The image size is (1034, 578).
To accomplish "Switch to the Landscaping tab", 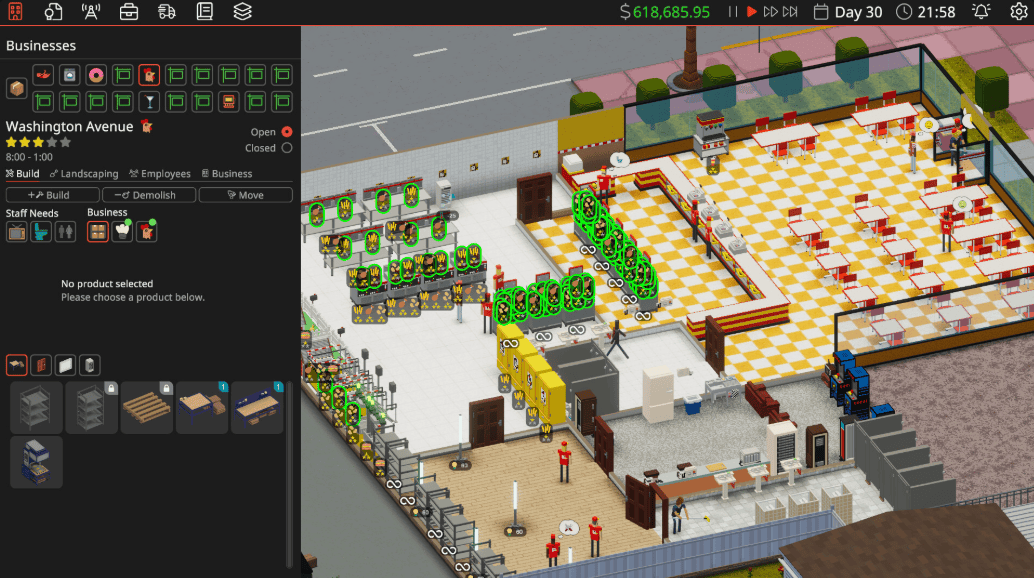I will [x=83, y=174].
